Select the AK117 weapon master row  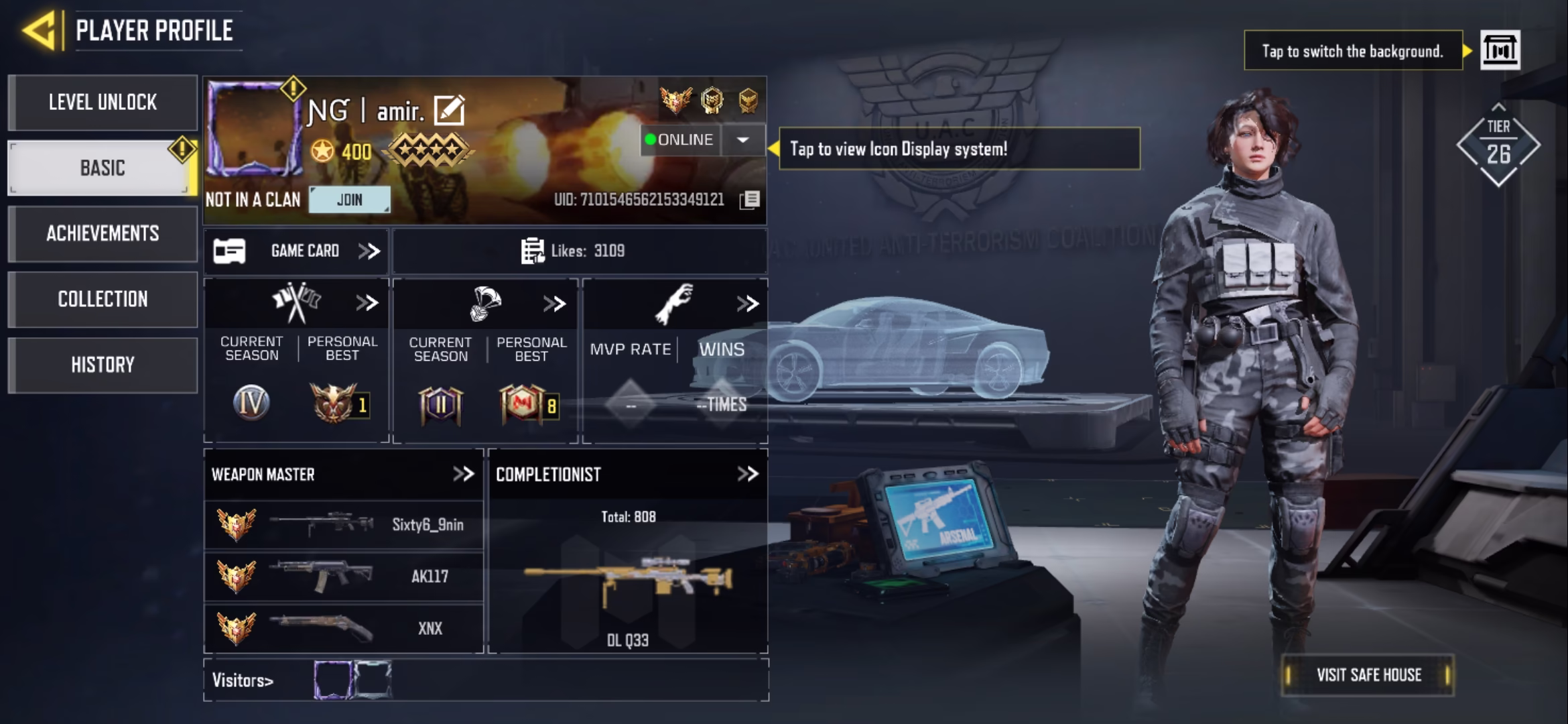pyautogui.click(x=343, y=577)
